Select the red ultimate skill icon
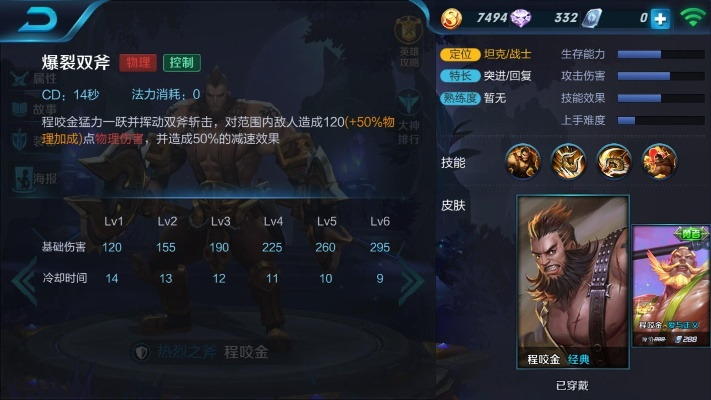 (x=659, y=161)
